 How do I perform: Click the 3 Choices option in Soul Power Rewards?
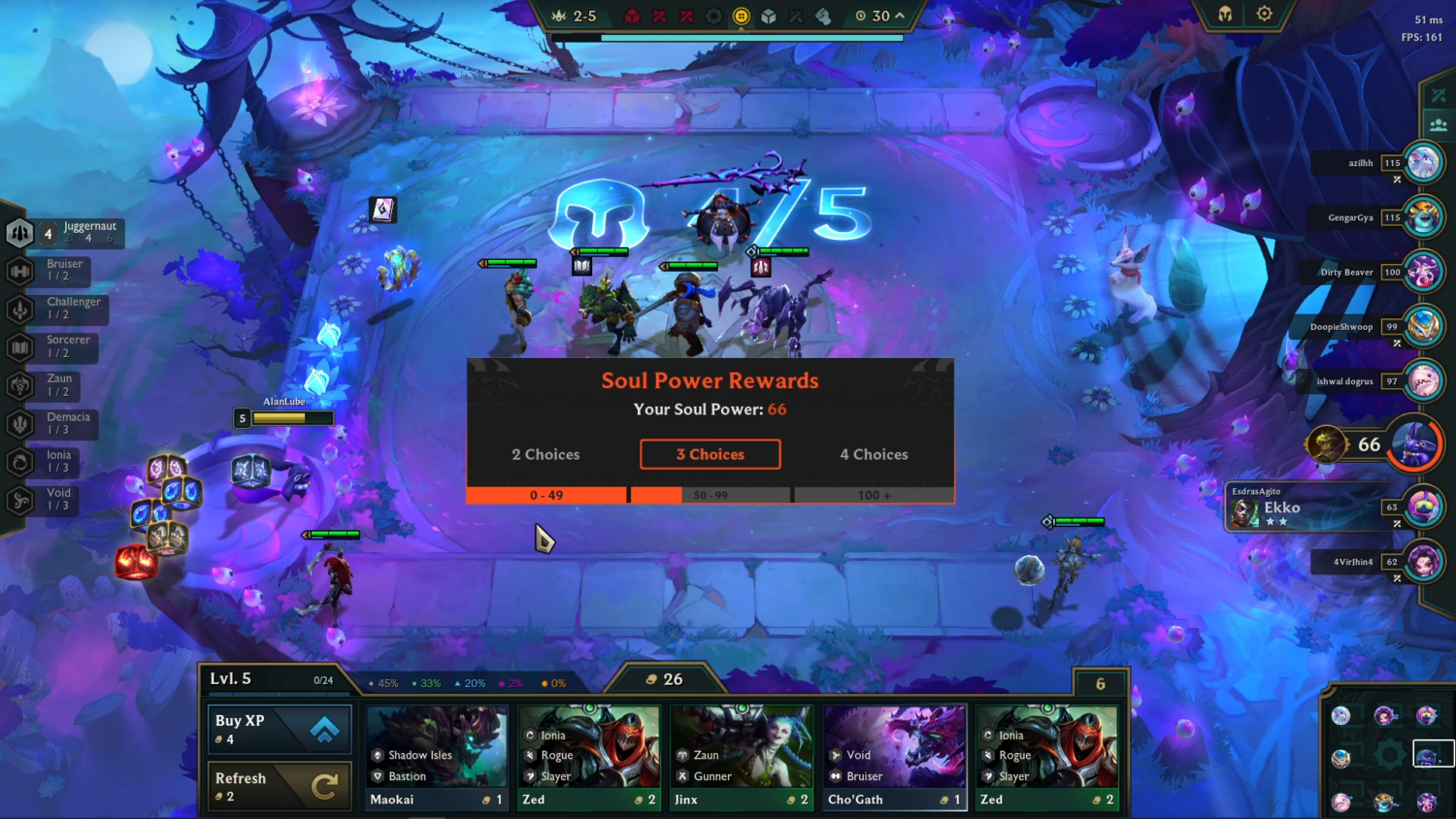710,454
